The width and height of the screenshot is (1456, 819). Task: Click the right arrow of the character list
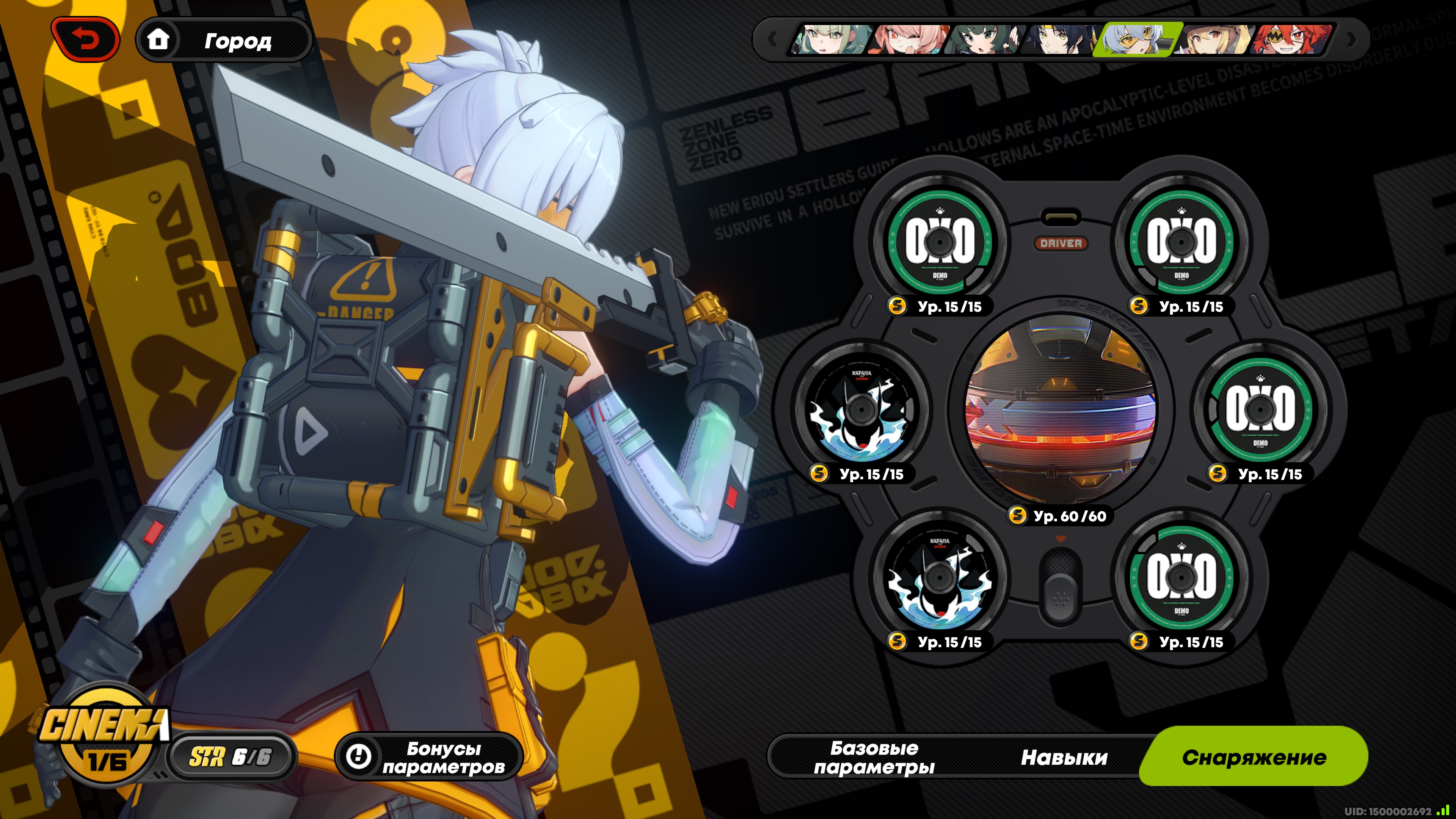coord(1351,39)
